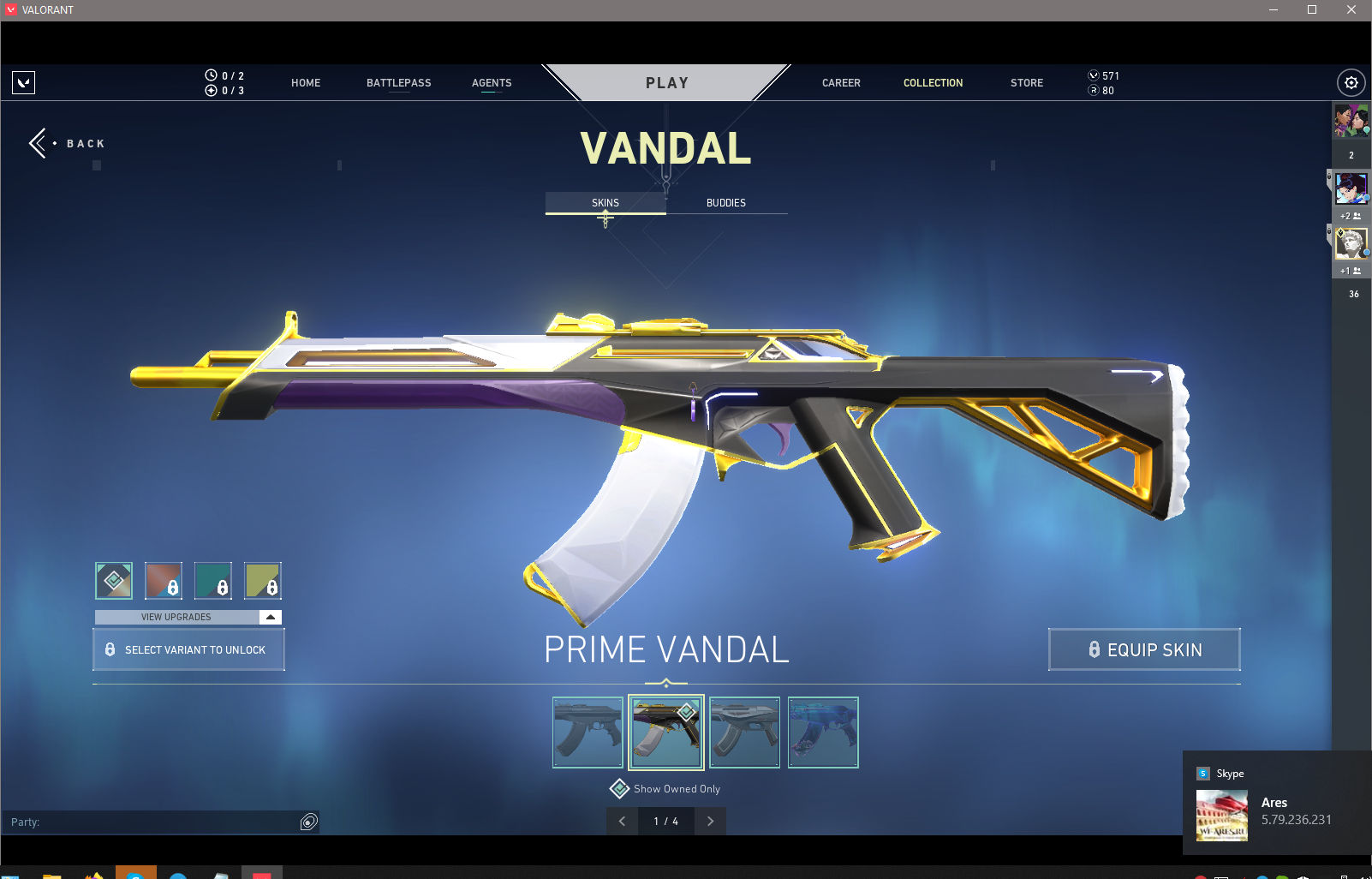The width and height of the screenshot is (1372, 879).
Task: Open the BATTLEPASS page
Action: (x=398, y=83)
